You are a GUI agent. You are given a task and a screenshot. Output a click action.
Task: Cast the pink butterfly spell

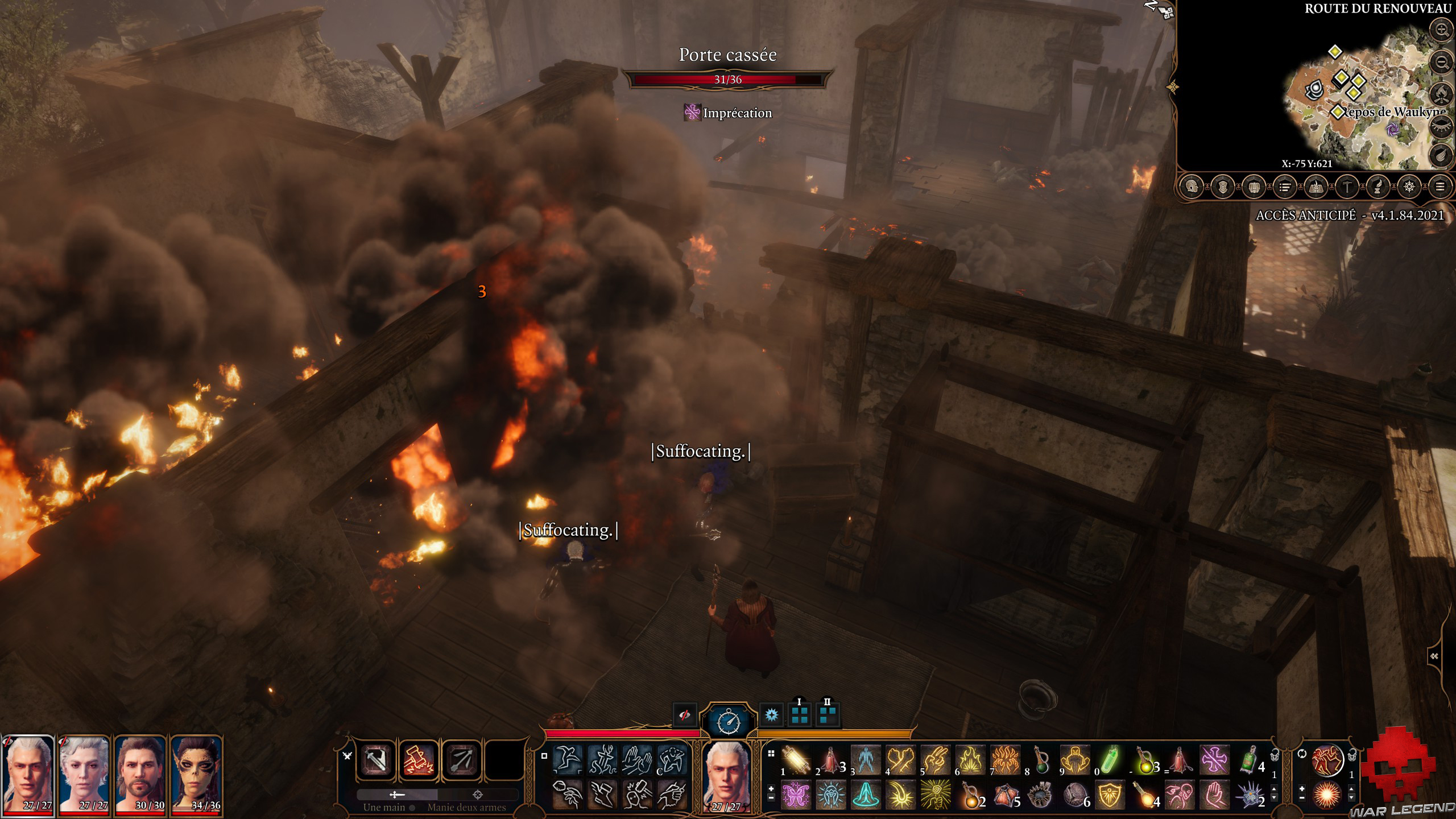[x=796, y=795]
